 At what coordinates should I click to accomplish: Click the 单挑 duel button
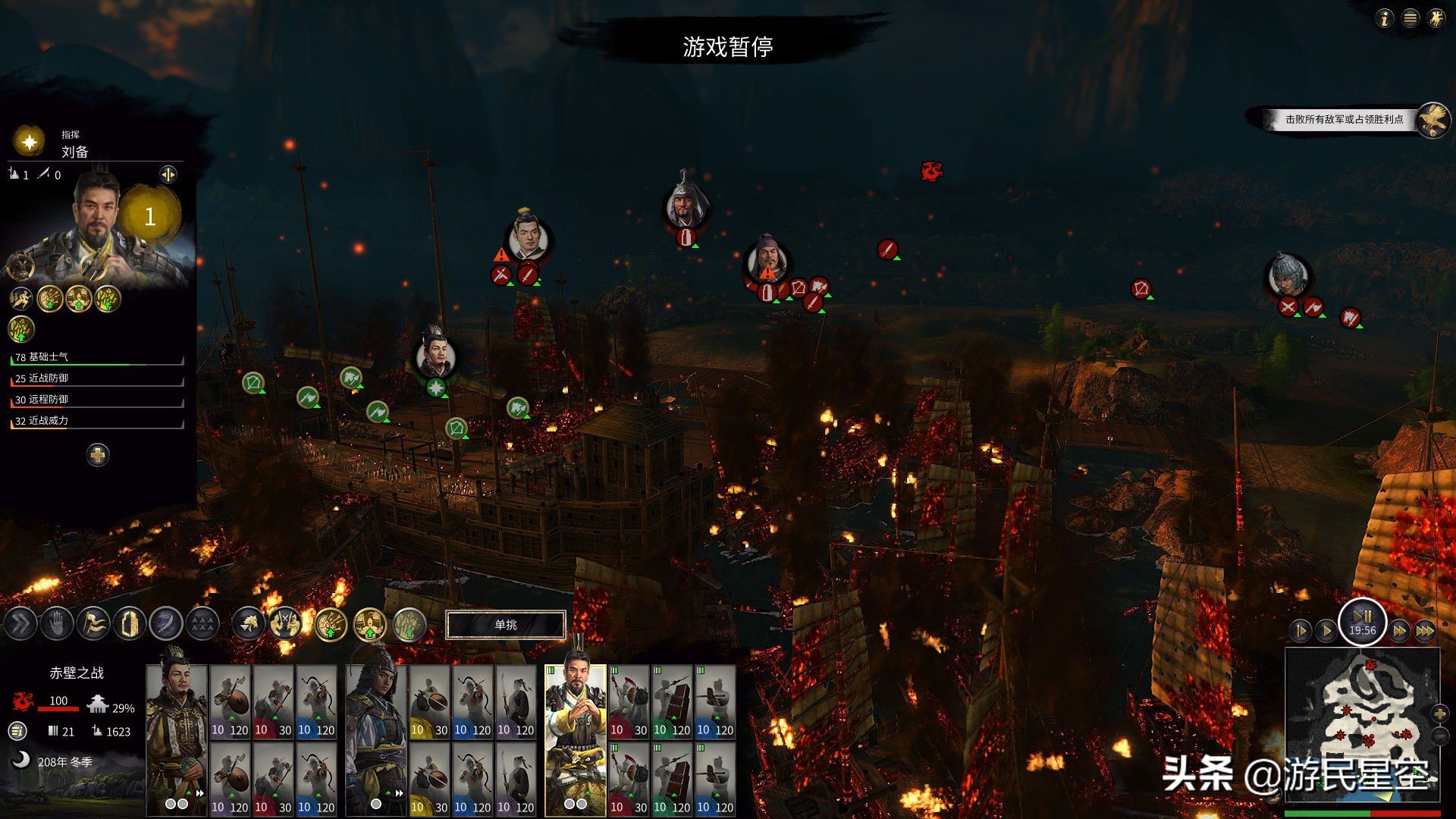click(506, 625)
